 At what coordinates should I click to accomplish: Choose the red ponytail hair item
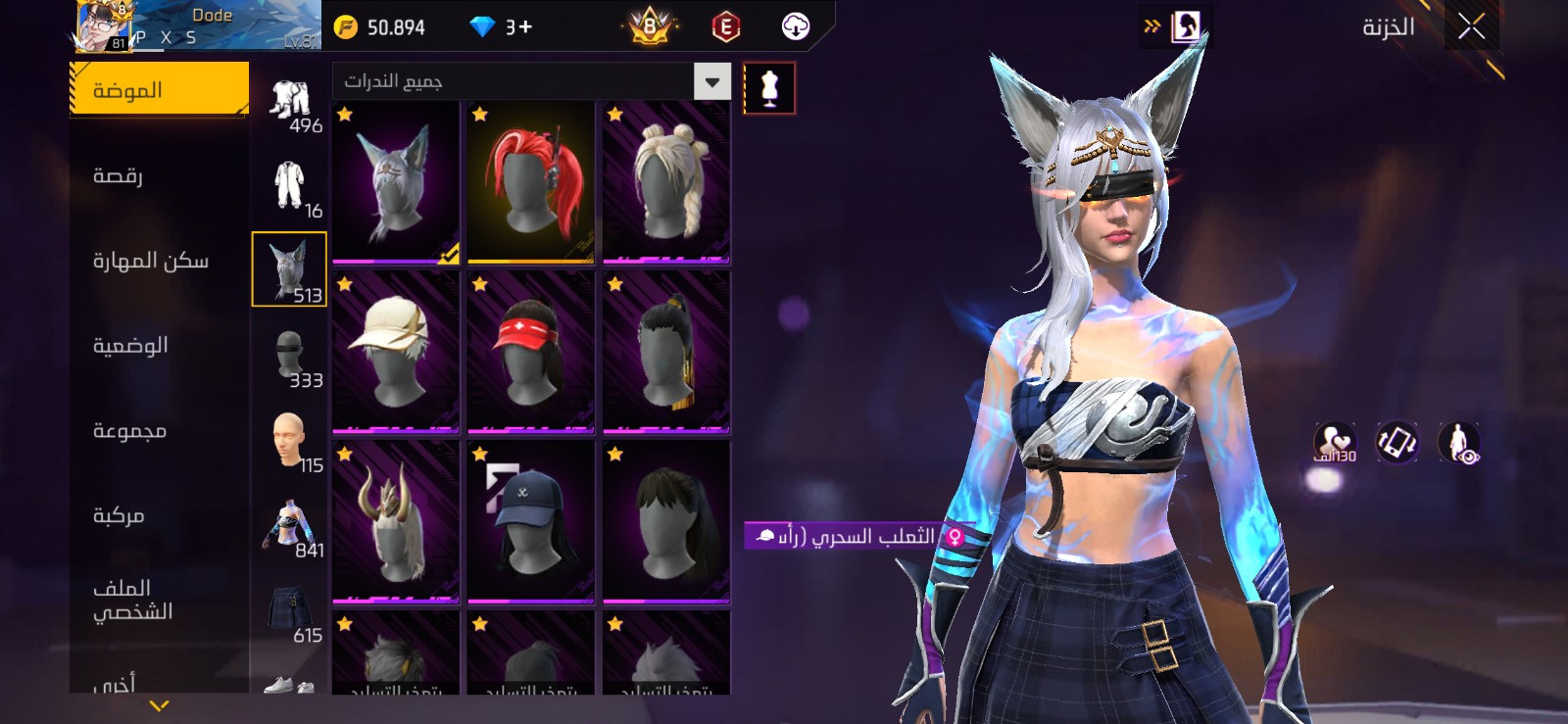[x=531, y=182]
